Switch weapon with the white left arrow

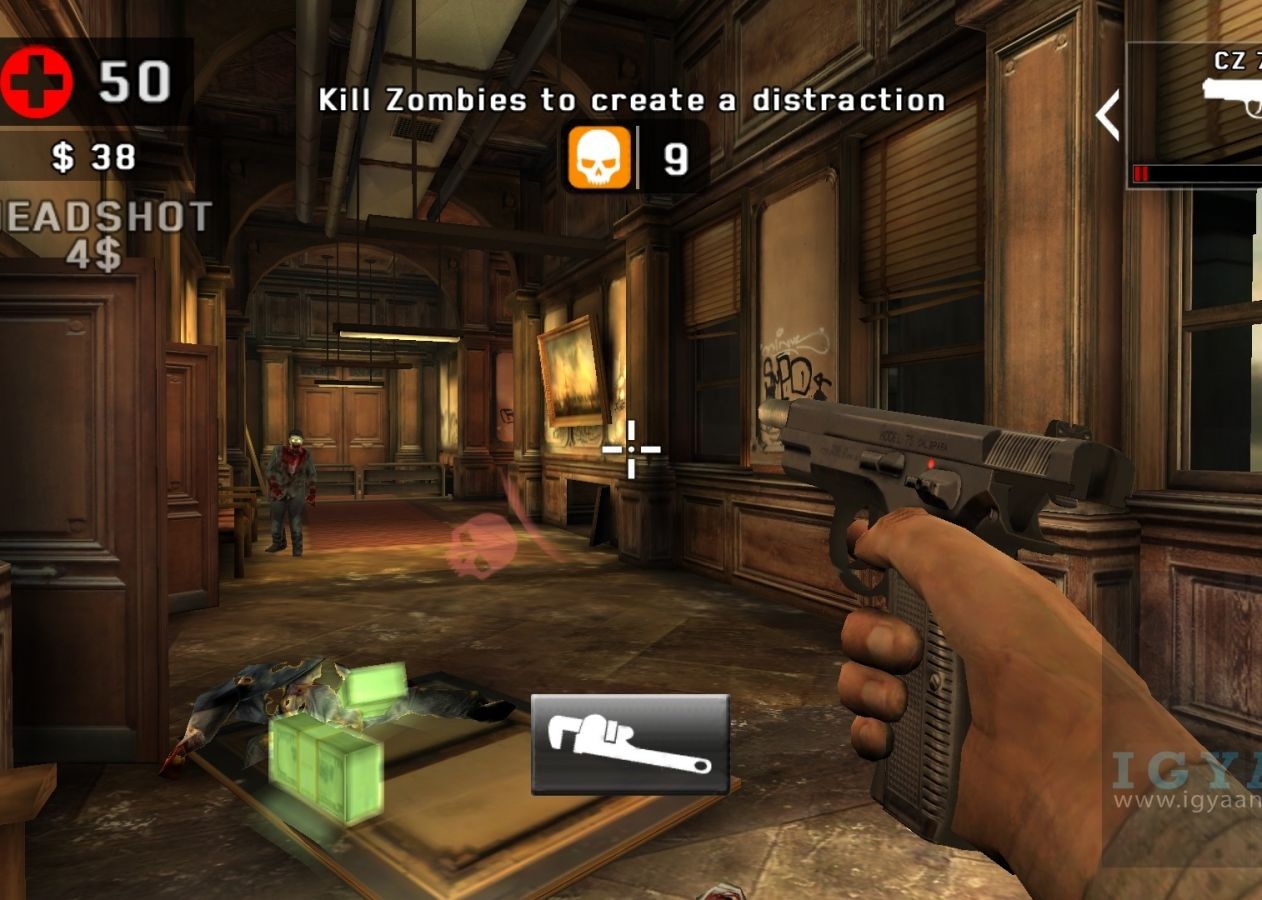(x=1108, y=115)
